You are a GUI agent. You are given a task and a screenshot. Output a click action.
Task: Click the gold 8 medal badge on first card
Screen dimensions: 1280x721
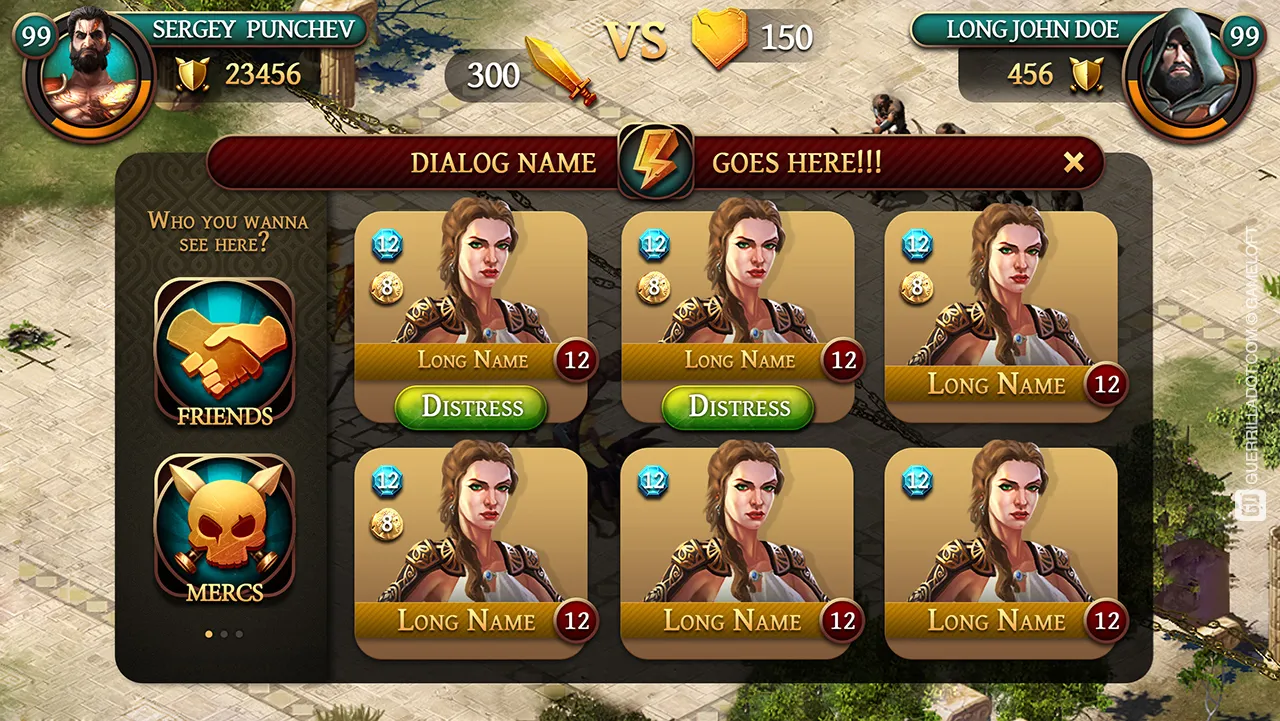coord(388,288)
